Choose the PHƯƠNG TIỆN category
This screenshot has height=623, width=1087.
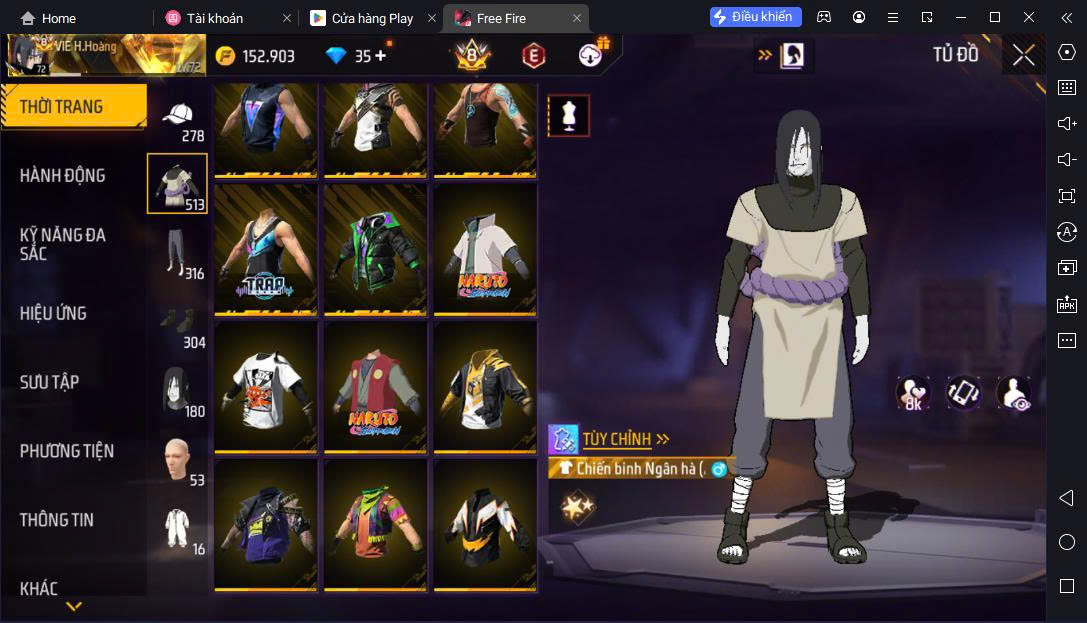[x=67, y=451]
